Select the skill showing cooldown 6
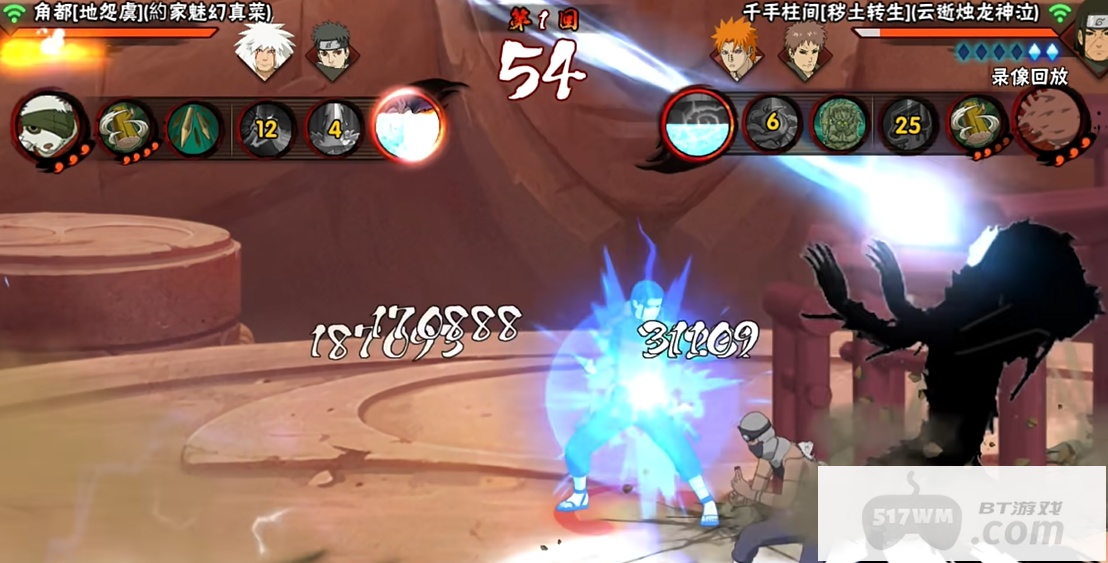 pos(771,124)
